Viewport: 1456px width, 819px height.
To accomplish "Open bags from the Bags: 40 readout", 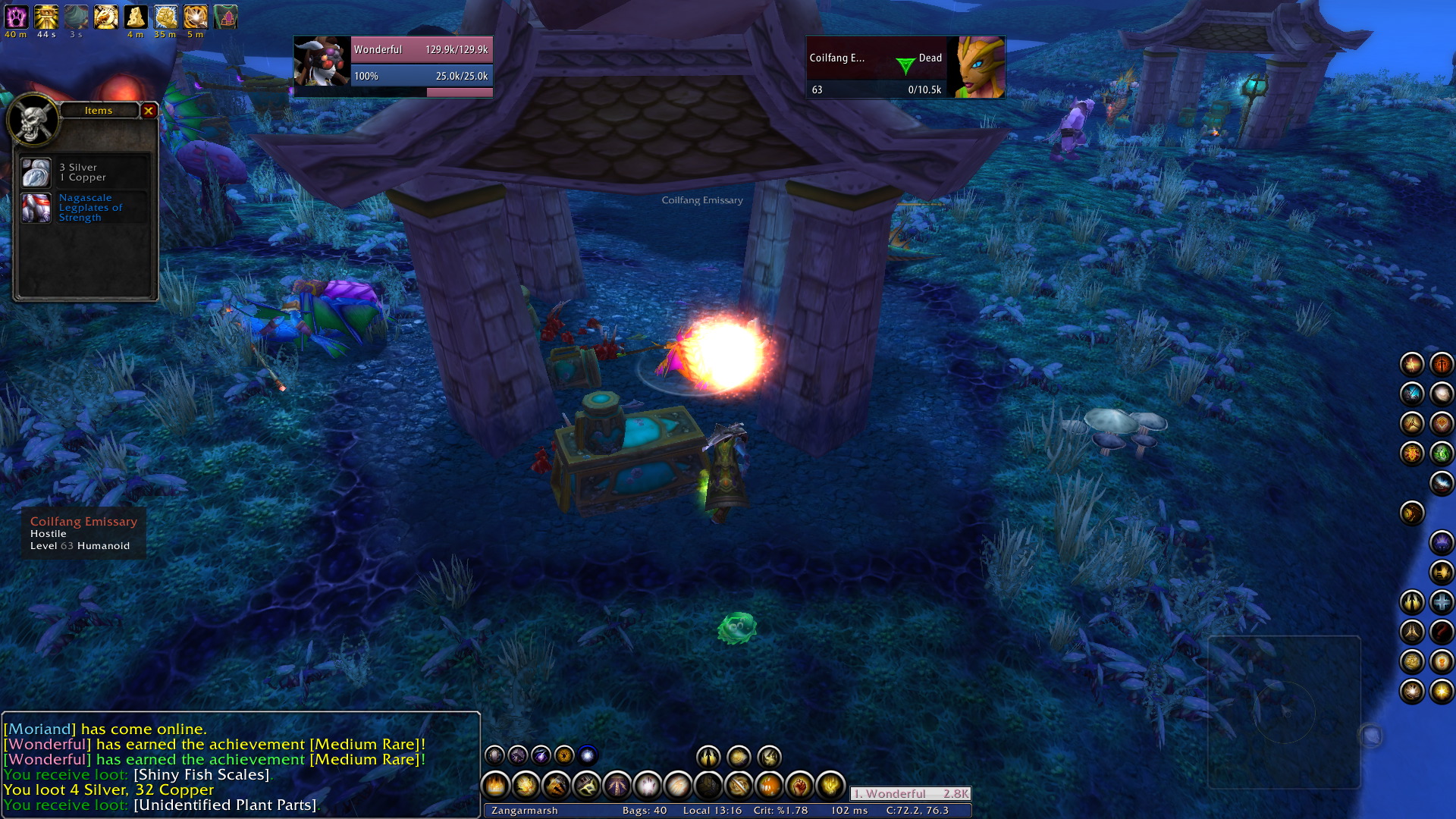I will [x=645, y=811].
